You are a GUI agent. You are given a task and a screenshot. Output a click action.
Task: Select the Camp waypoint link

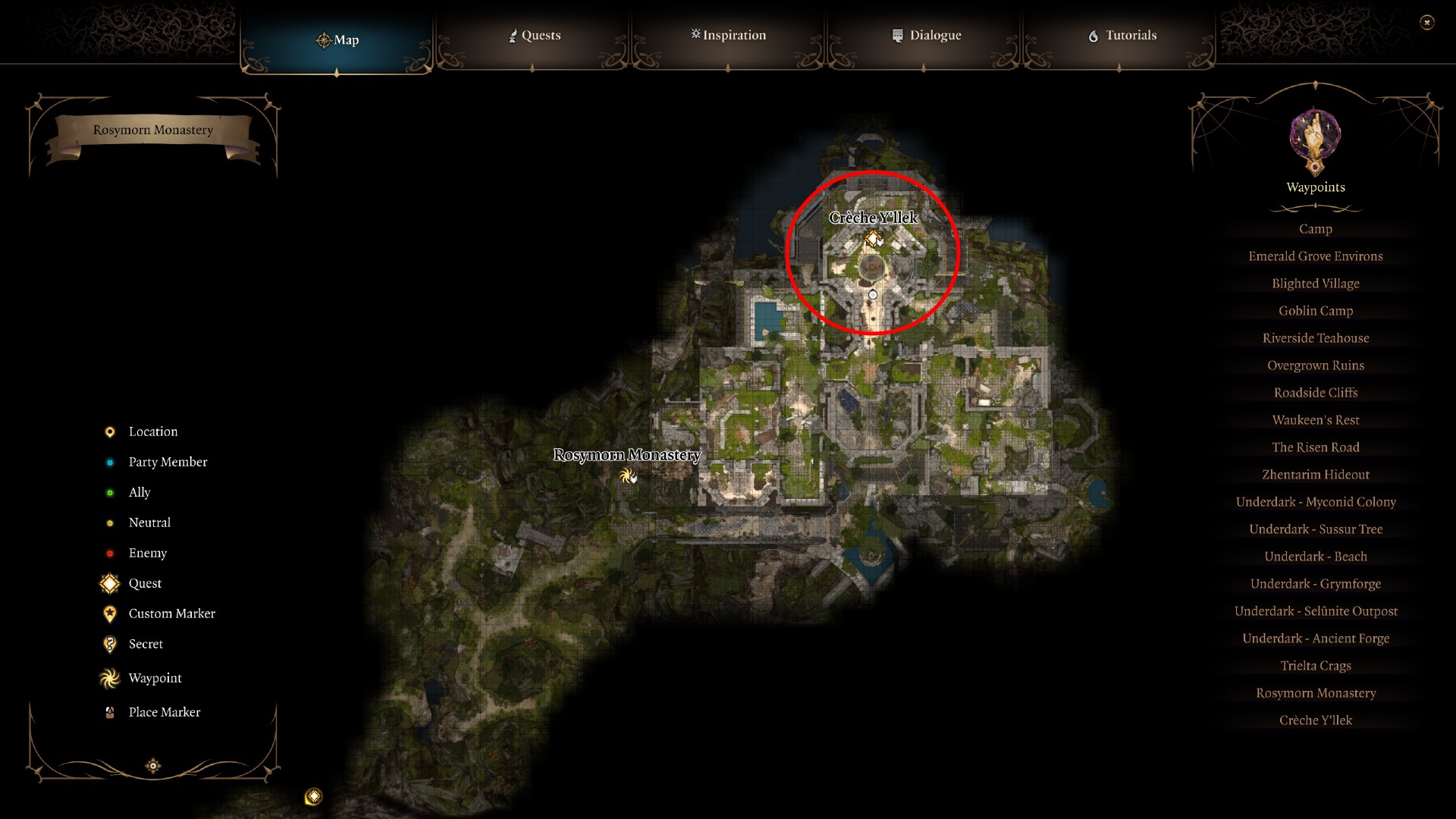click(1315, 228)
